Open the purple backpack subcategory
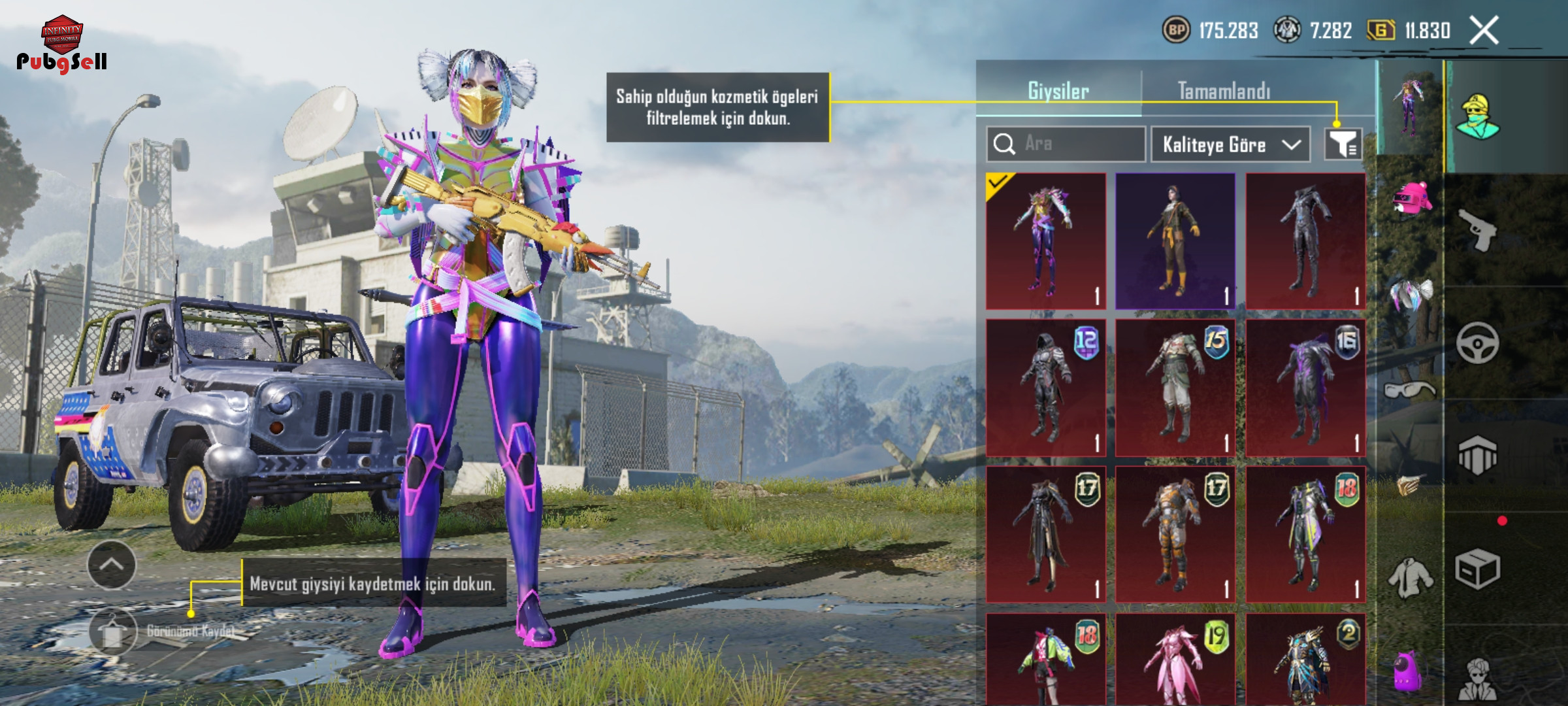Screen dimensions: 1568x706 tap(1409, 671)
